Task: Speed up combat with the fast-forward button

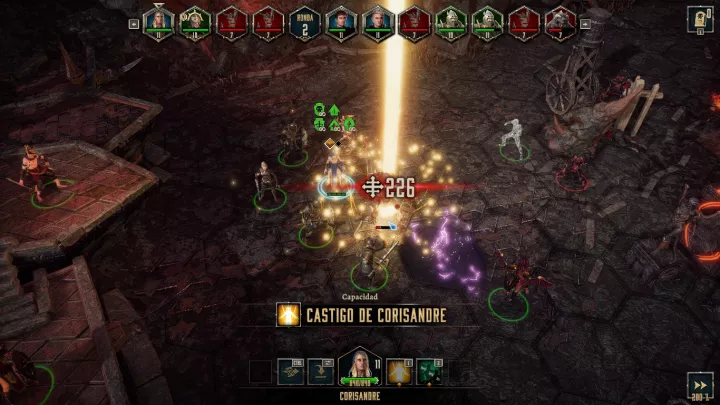Action: [700, 384]
